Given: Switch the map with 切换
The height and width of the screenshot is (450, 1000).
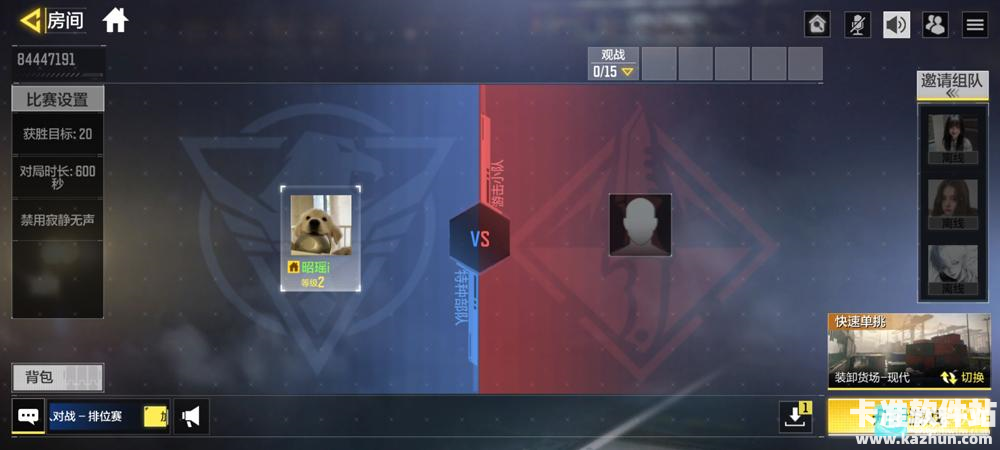Looking at the screenshot, I should [964, 378].
